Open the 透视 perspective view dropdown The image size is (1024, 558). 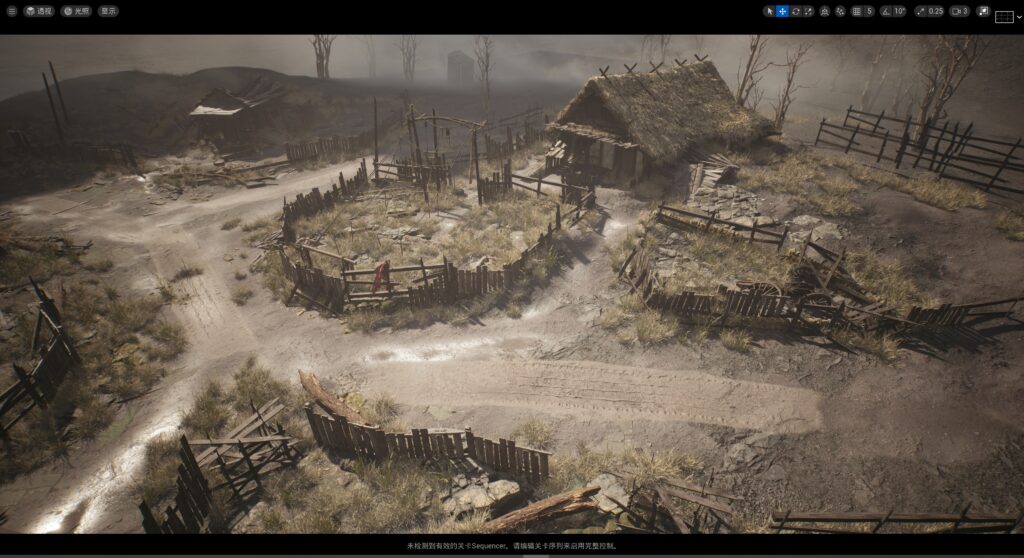point(39,11)
